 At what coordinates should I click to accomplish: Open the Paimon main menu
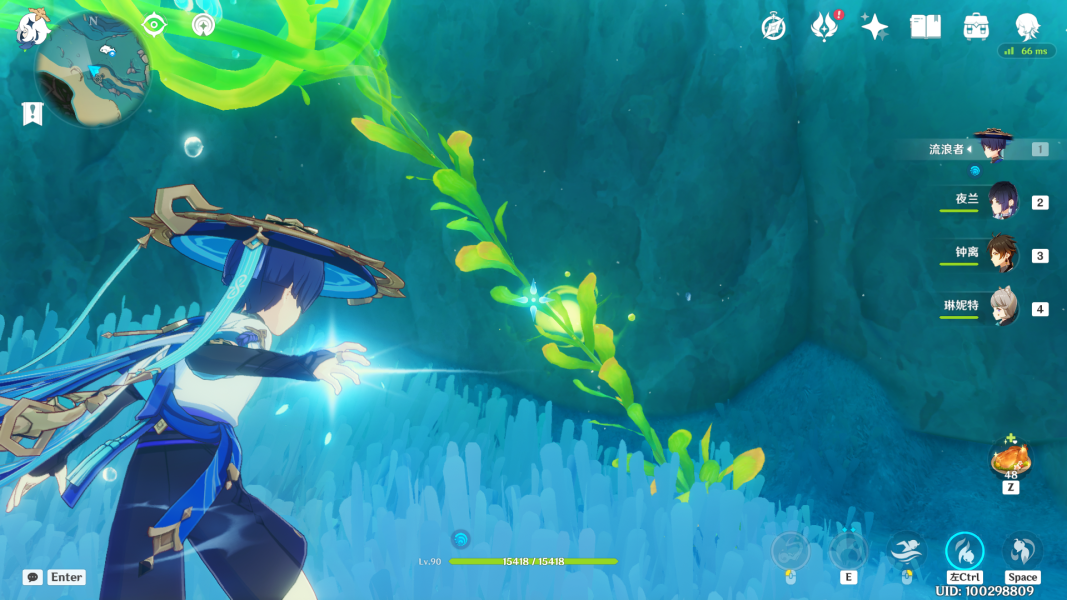(34, 29)
